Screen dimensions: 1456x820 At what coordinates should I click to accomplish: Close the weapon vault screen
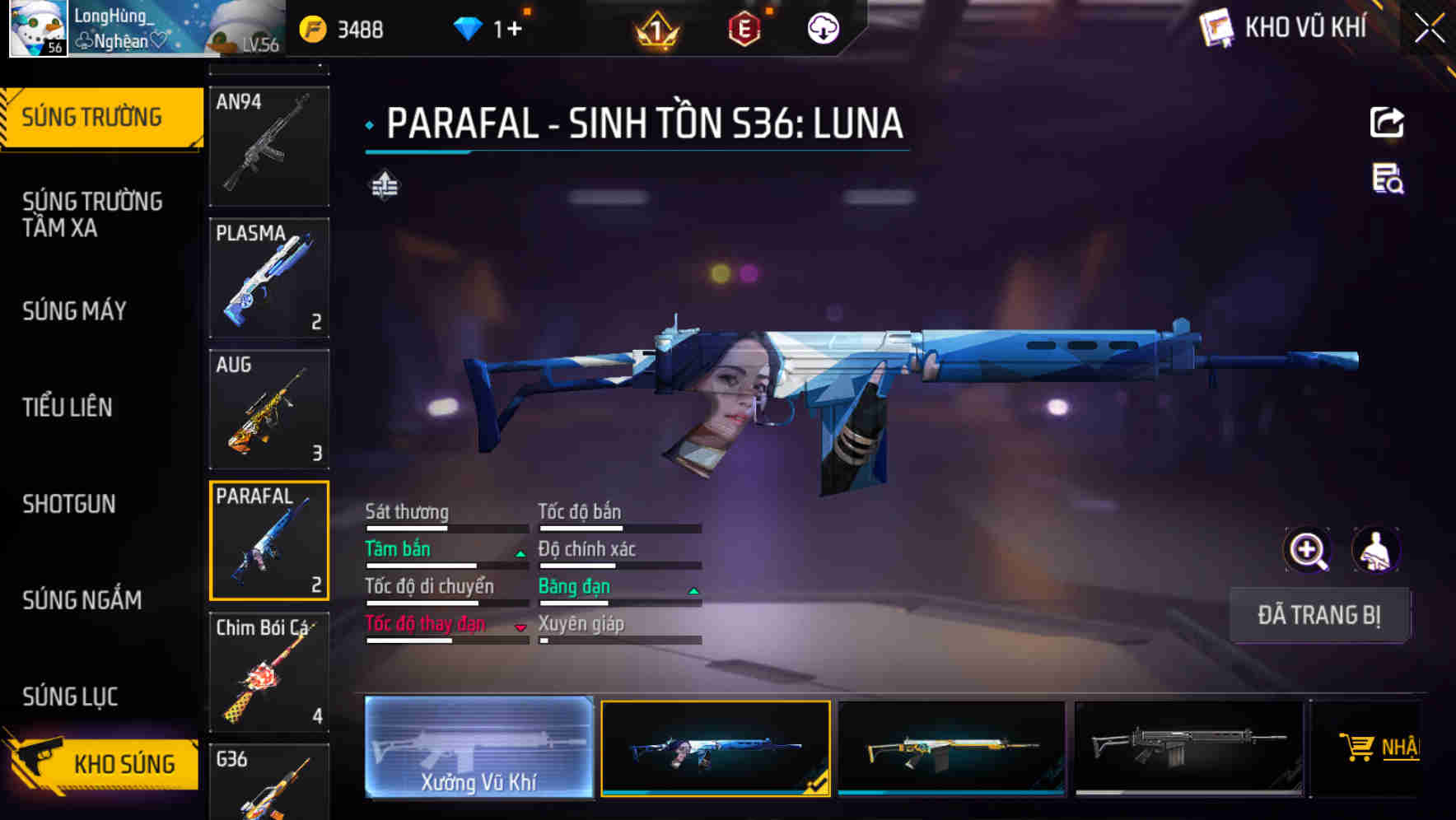click(x=1429, y=29)
